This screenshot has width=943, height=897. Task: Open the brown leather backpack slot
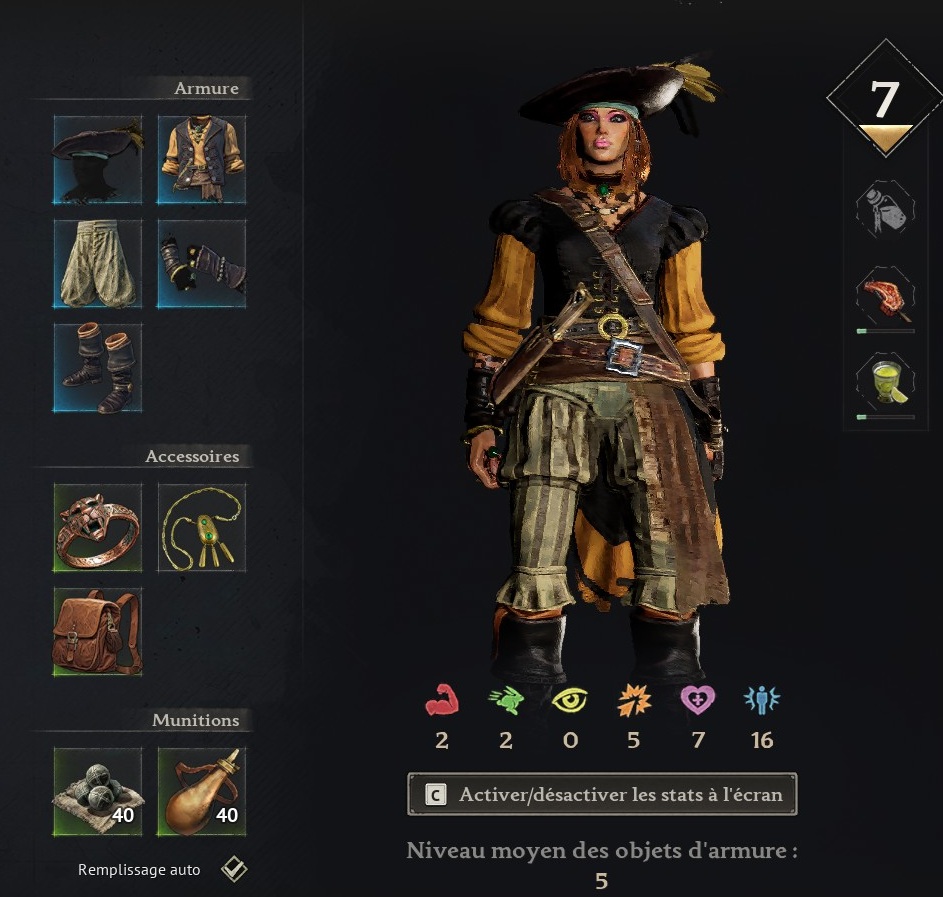pyautogui.click(x=98, y=632)
